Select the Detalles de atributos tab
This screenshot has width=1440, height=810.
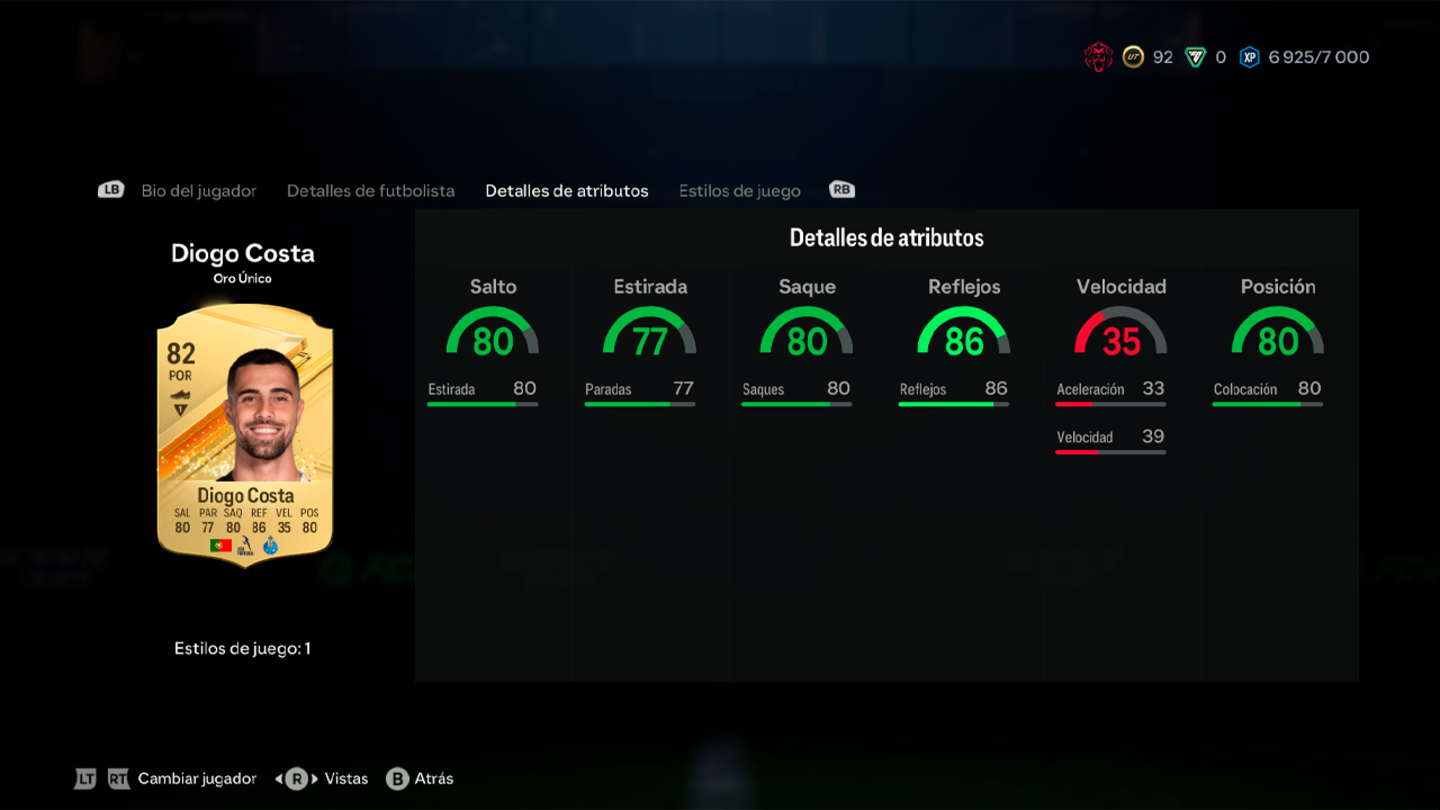tap(566, 190)
